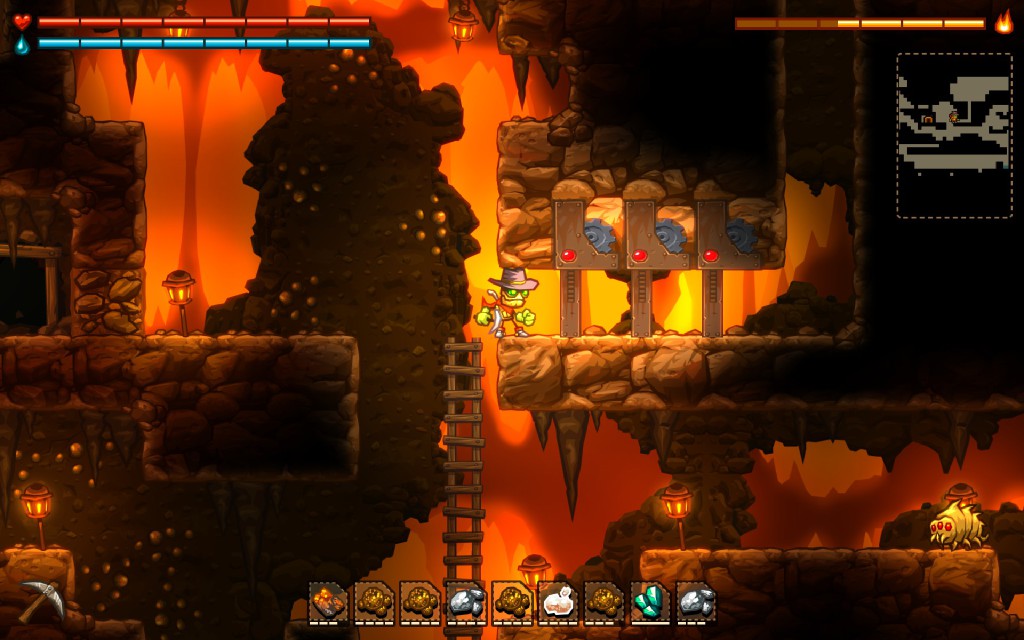This screenshot has width=1024, height=640.
Task: Pick the green emerald gem slot
Action: 650,602
